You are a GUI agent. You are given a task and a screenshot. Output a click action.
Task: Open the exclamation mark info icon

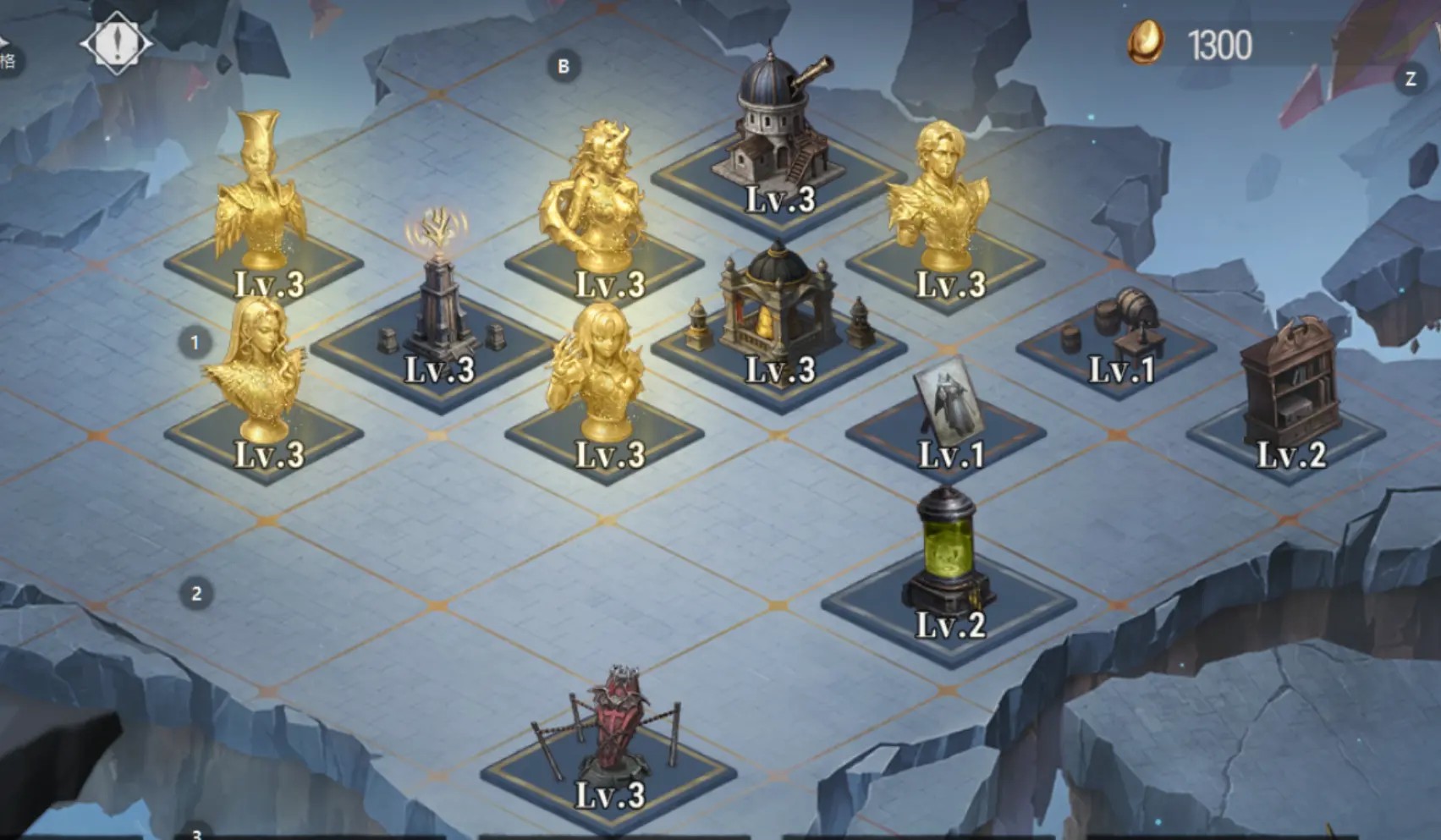[x=116, y=42]
